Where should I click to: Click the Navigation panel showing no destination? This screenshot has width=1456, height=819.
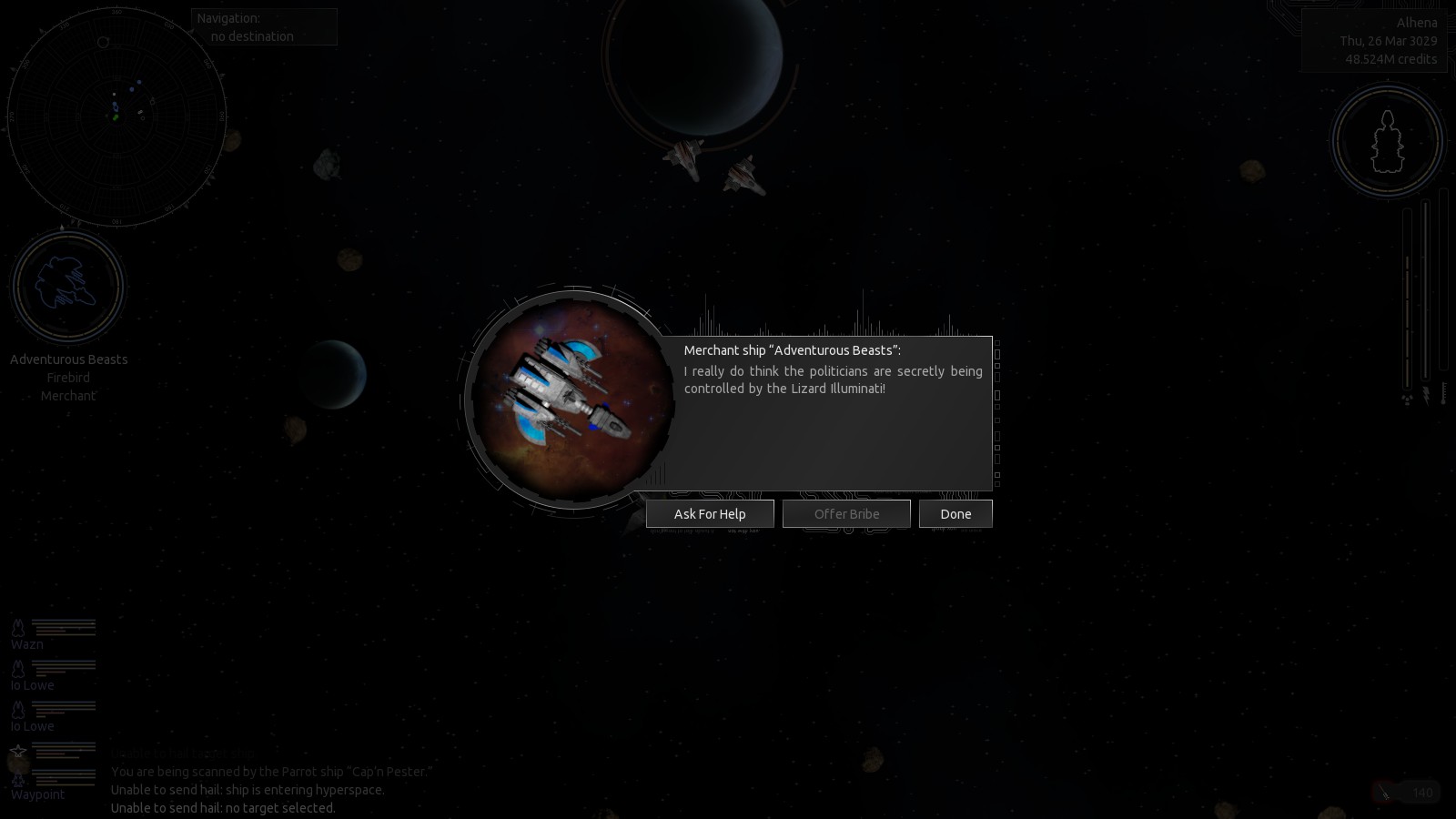pyautogui.click(x=263, y=26)
